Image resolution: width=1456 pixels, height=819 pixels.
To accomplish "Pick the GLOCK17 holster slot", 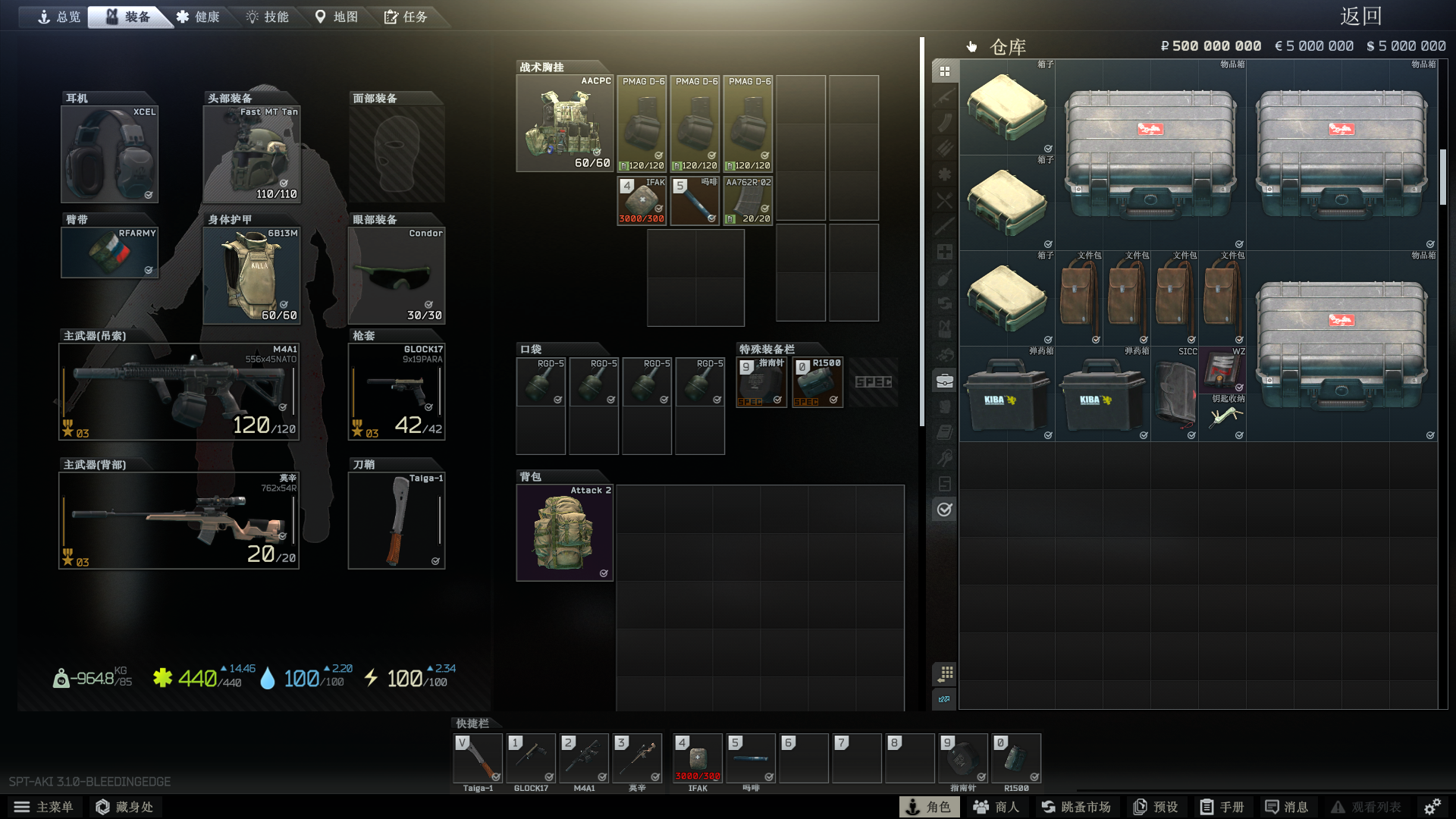I will [x=396, y=392].
